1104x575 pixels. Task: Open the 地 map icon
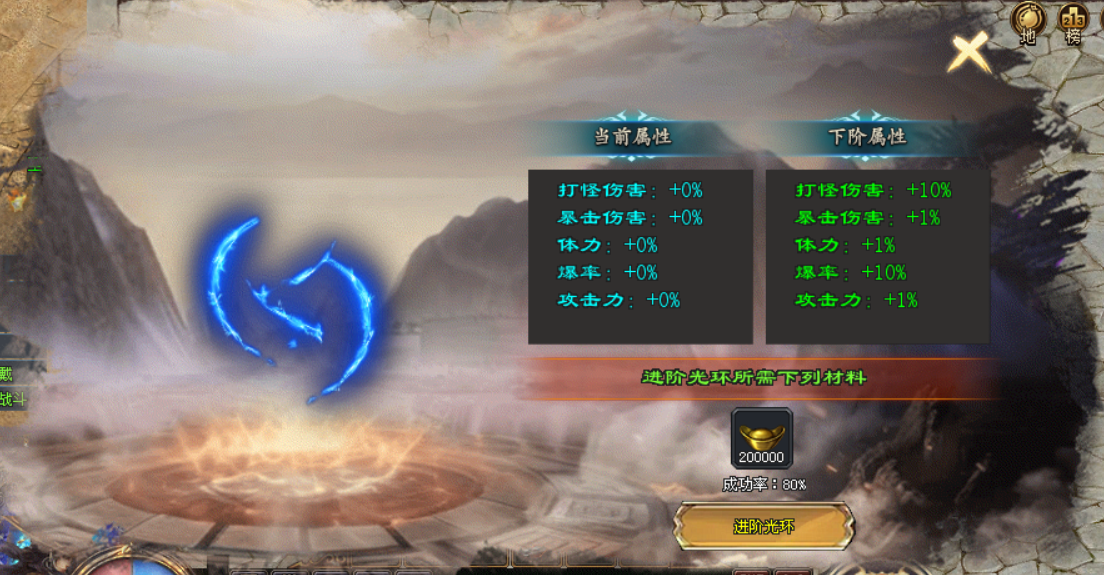click(1027, 21)
